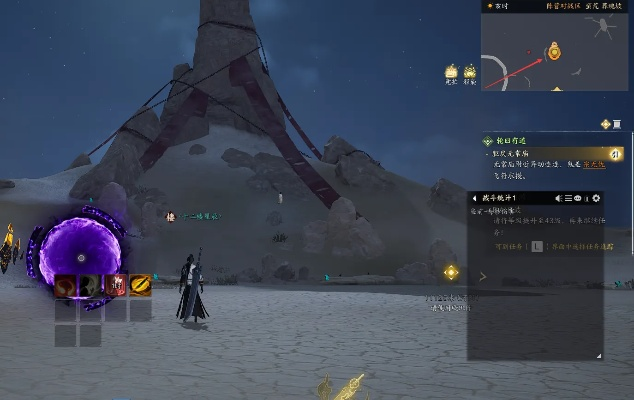634x400 pixels.
Task: Open the combat panel list menu icon
Action: click(x=568, y=198)
